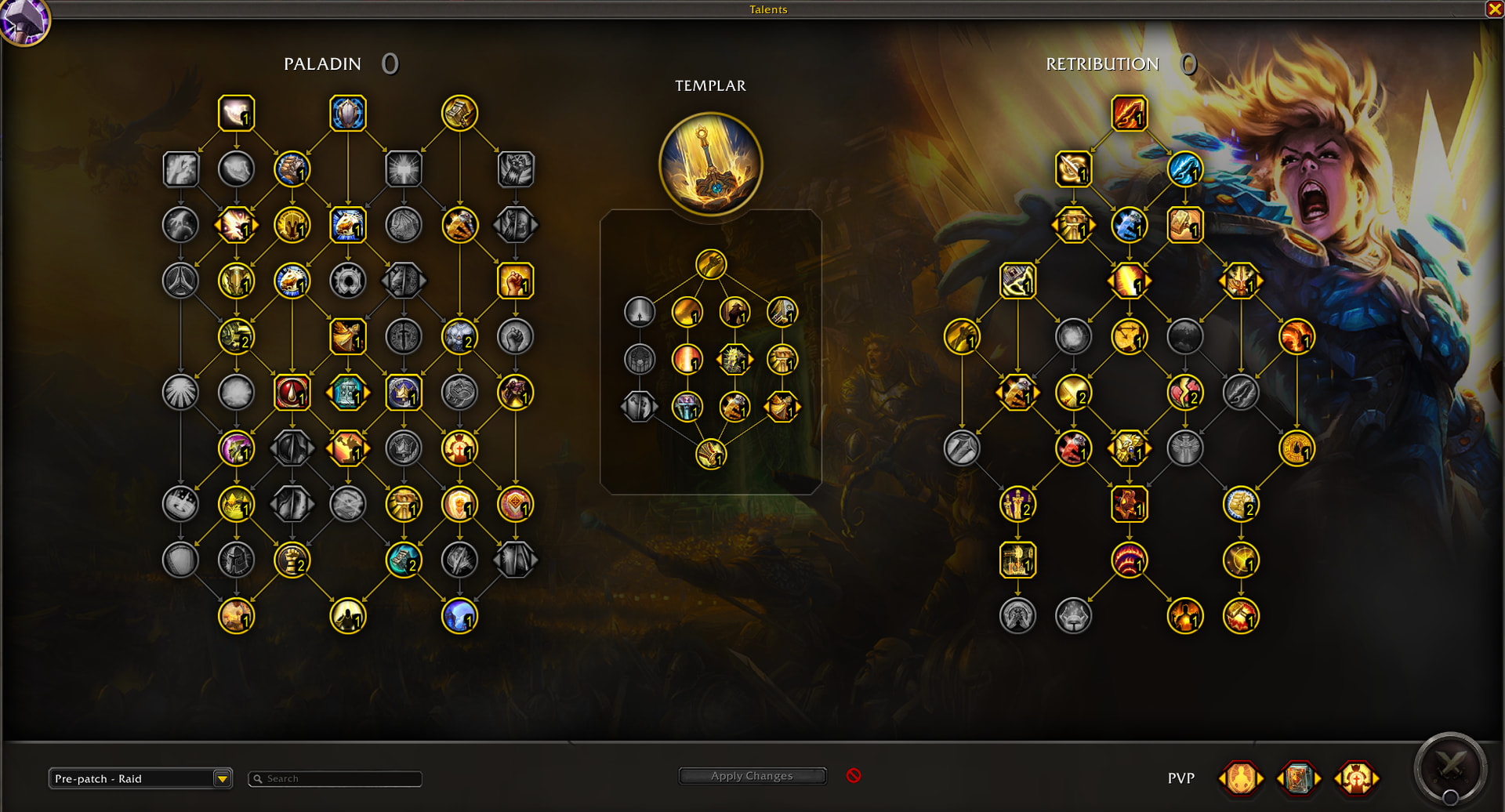Select the PVP talent with glowing figure
1505x812 pixels.
click(x=1241, y=778)
